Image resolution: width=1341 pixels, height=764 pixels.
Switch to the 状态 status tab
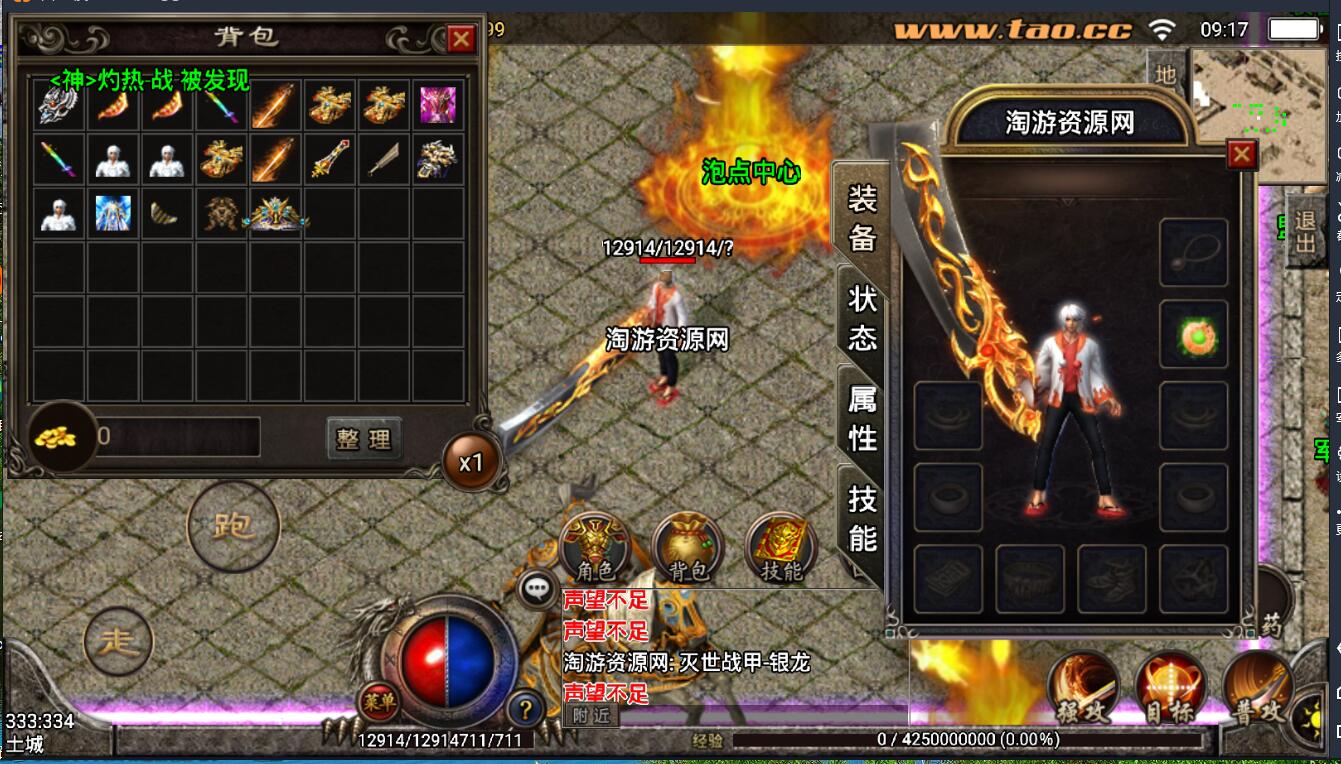click(x=862, y=317)
